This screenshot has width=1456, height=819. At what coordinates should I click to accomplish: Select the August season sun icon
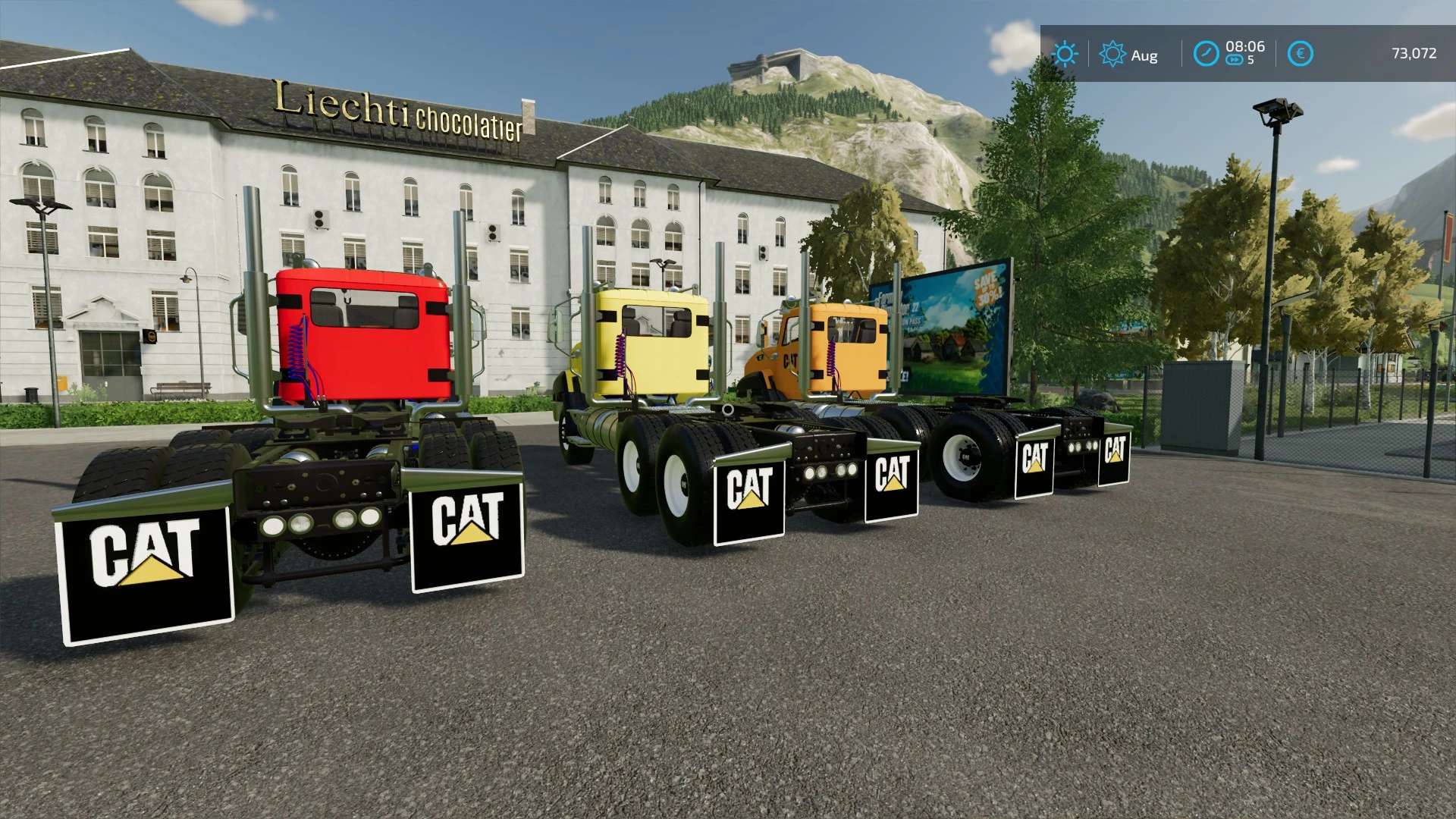pyautogui.click(x=1112, y=54)
